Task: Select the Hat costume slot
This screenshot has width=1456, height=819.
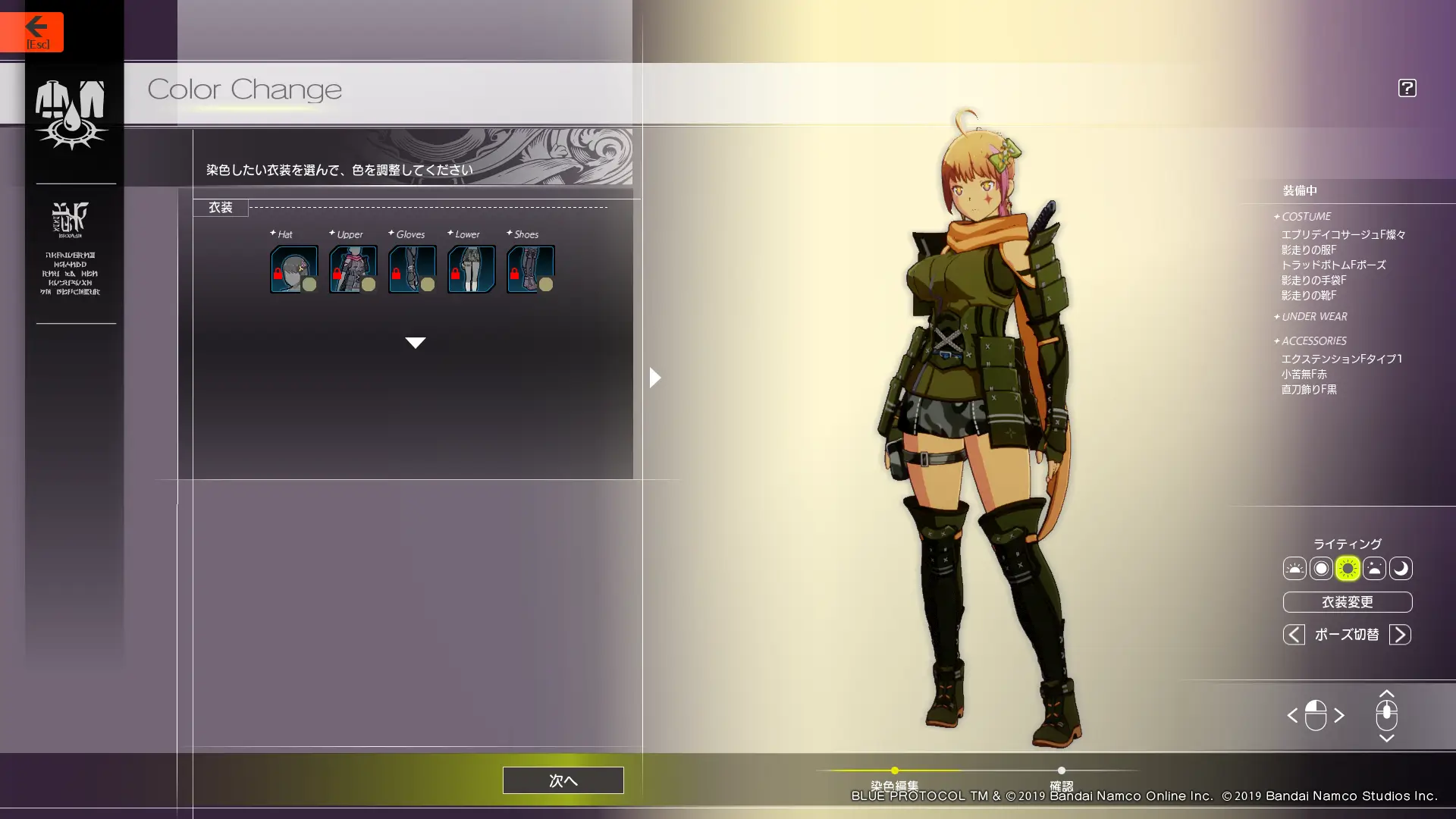Action: tap(293, 268)
